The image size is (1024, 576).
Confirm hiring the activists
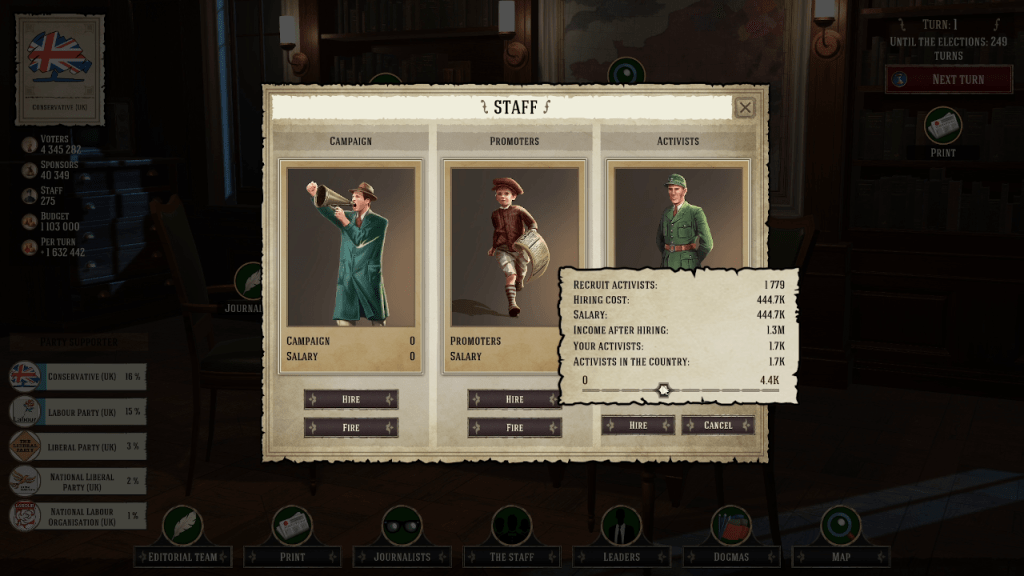pyautogui.click(x=638, y=425)
